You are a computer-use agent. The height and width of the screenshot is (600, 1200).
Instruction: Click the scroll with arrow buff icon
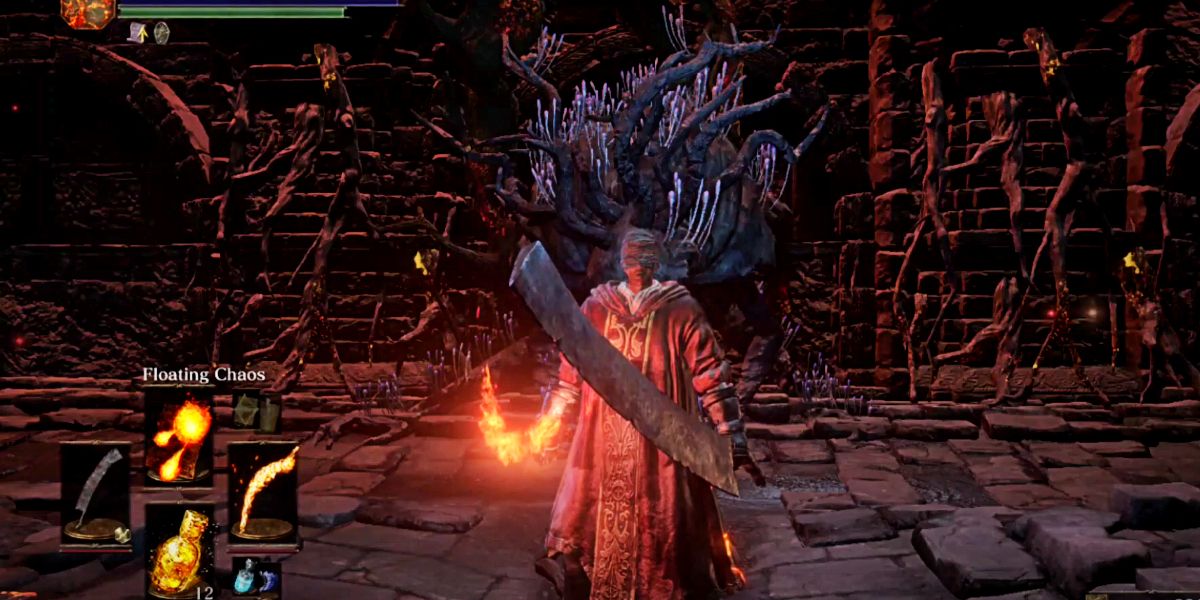pyautogui.click(x=139, y=32)
